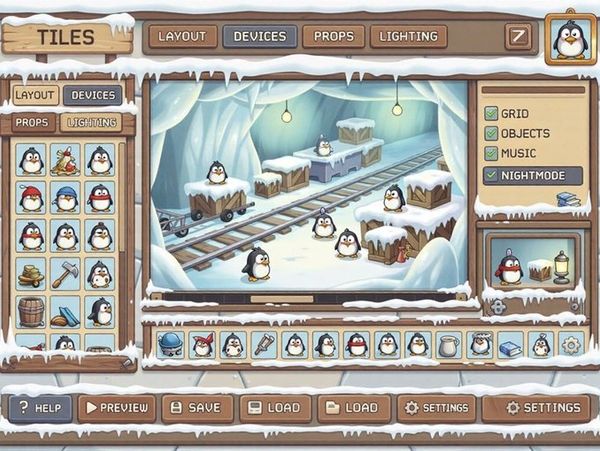Toggle the Grid checkbox
600x451 pixels.
491,114
